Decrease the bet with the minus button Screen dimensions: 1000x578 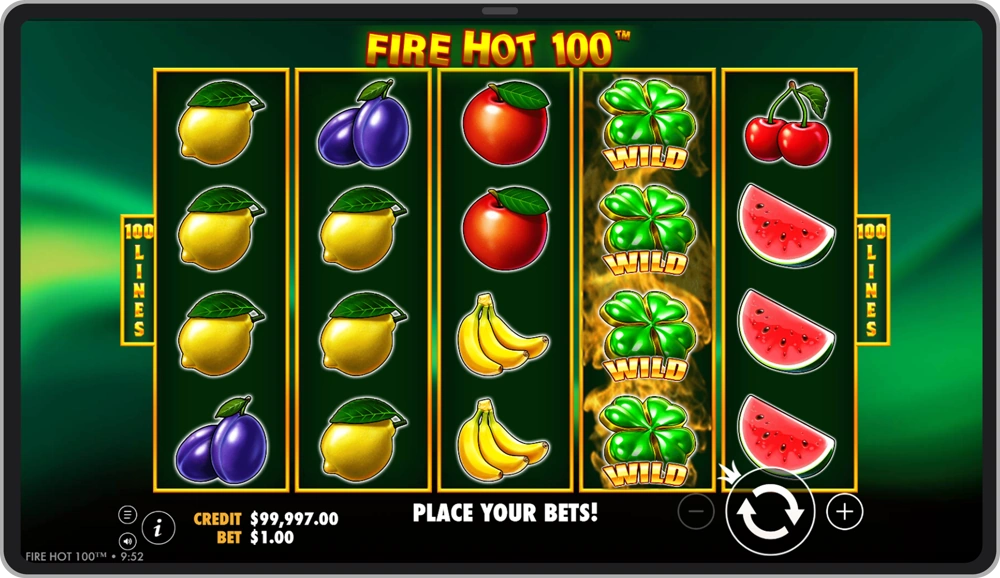click(x=696, y=512)
